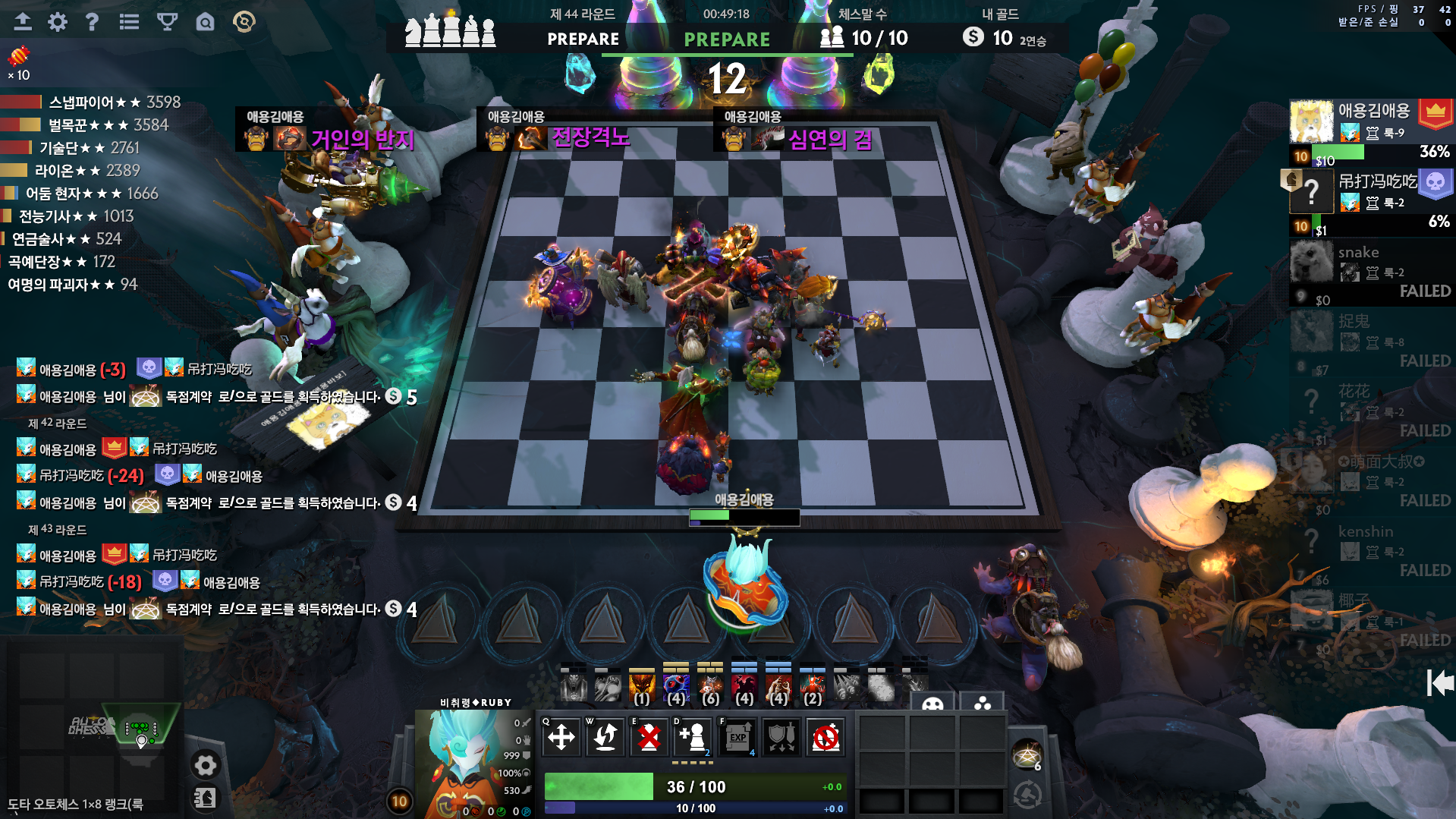Click the red prohibition sign ability
The height and width of the screenshot is (819, 1456).
[x=825, y=736]
